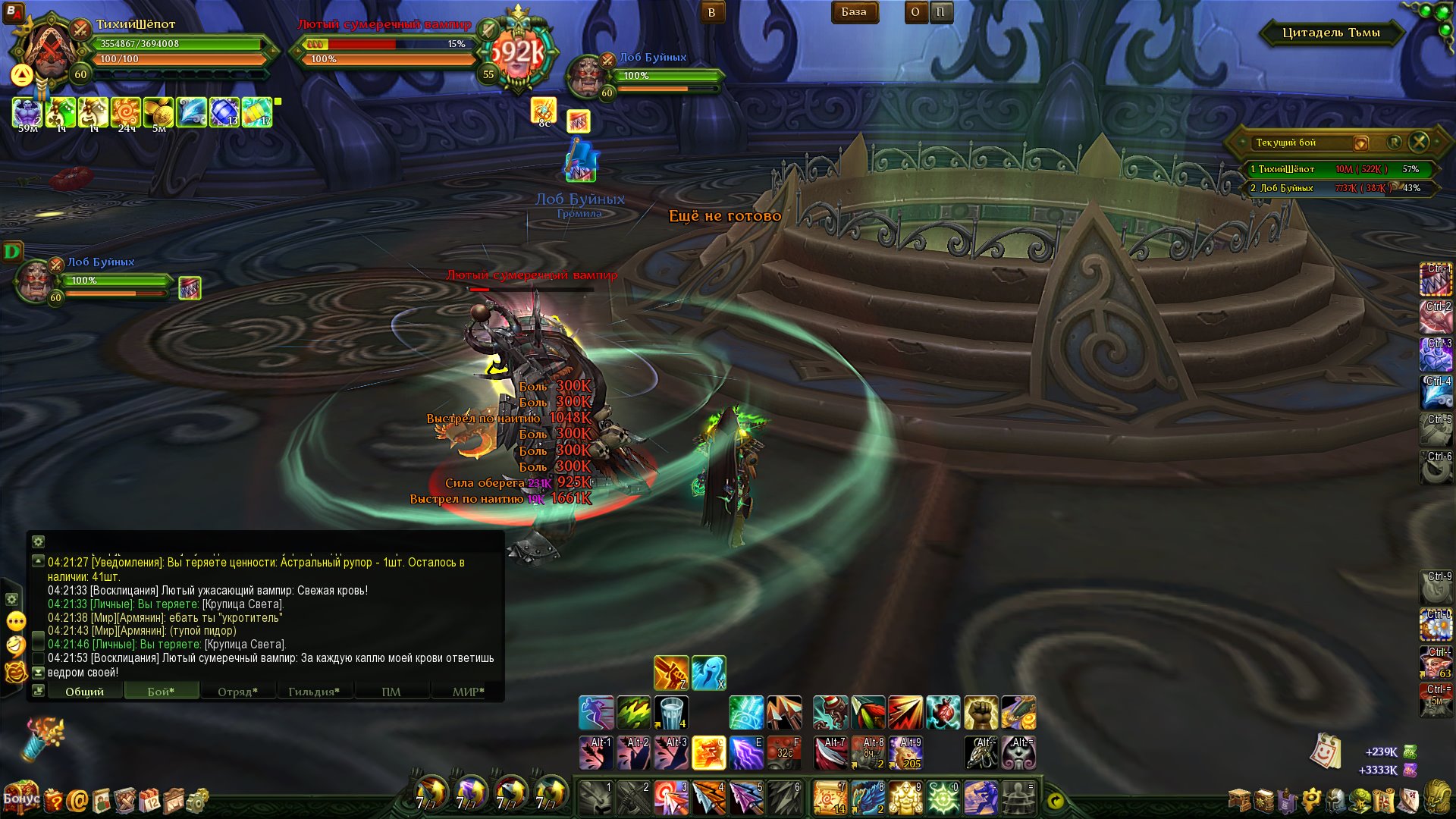Switch to the Бой chat tab
Screen dimensions: 1456x819
[x=161, y=692]
